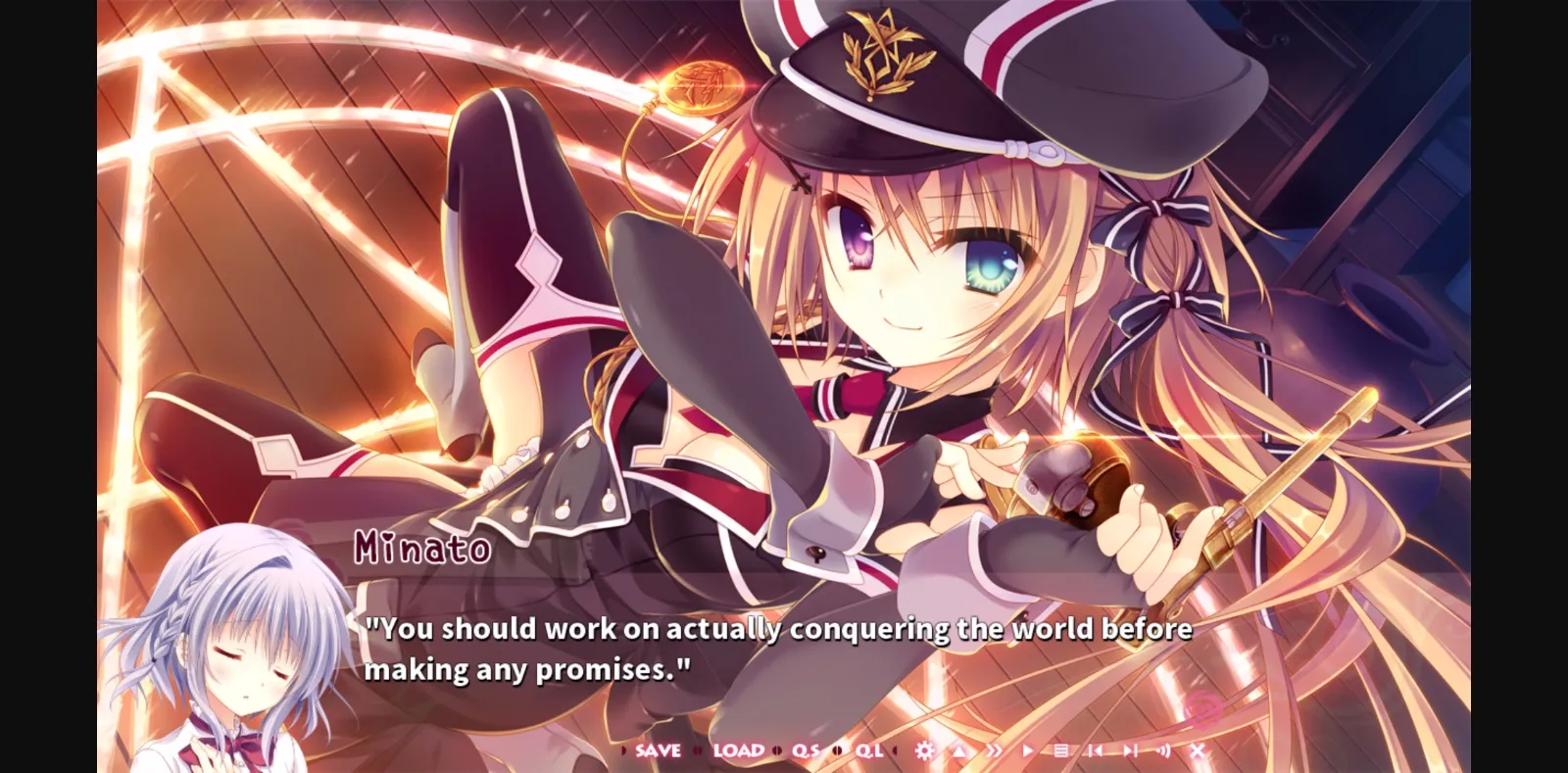Click the divider icon between LOAD and Q.S
The height and width of the screenshot is (773, 1568).
point(776,750)
